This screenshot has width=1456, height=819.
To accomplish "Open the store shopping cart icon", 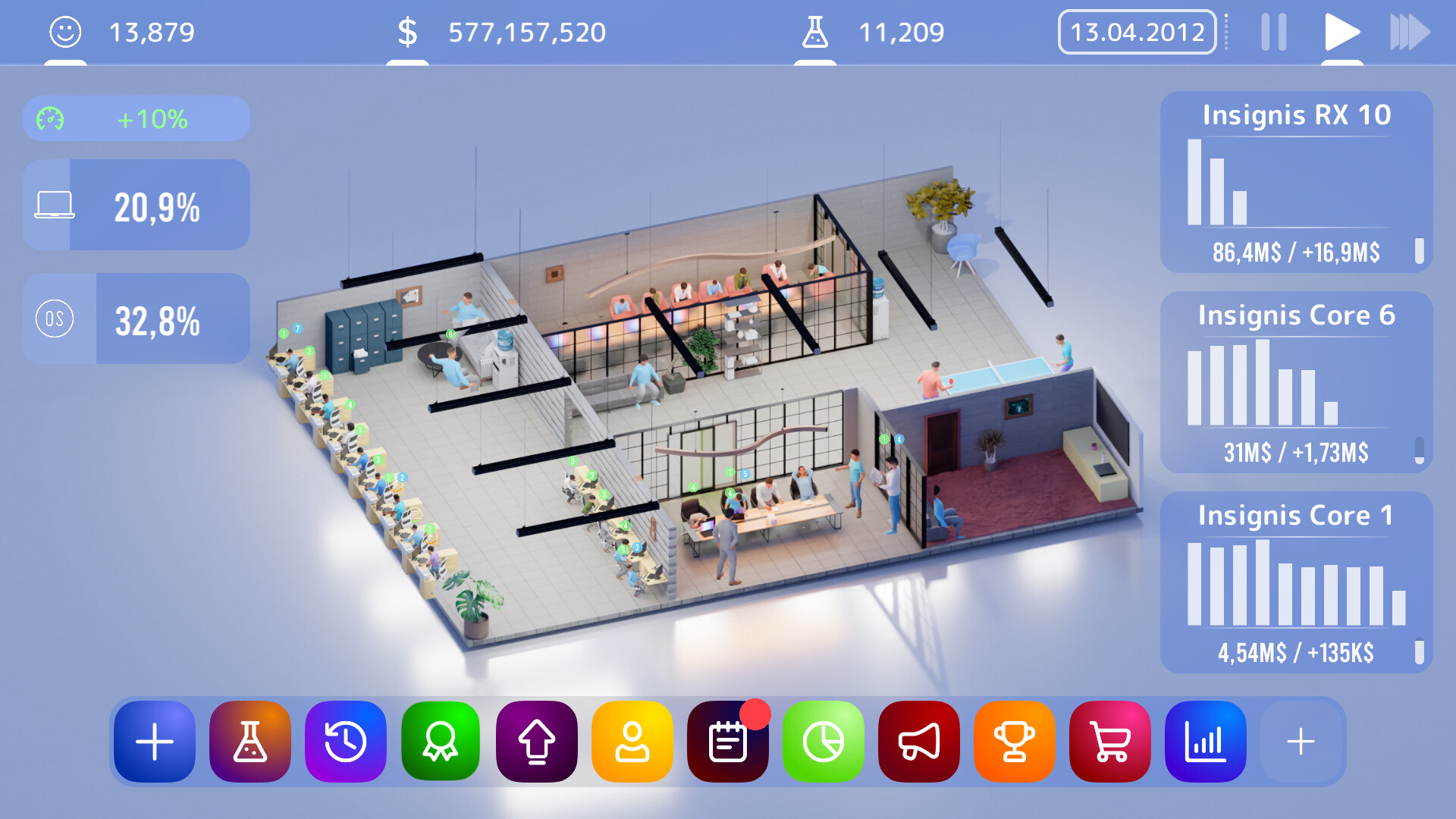I will pyautogui.click(x=1109, y=742).
